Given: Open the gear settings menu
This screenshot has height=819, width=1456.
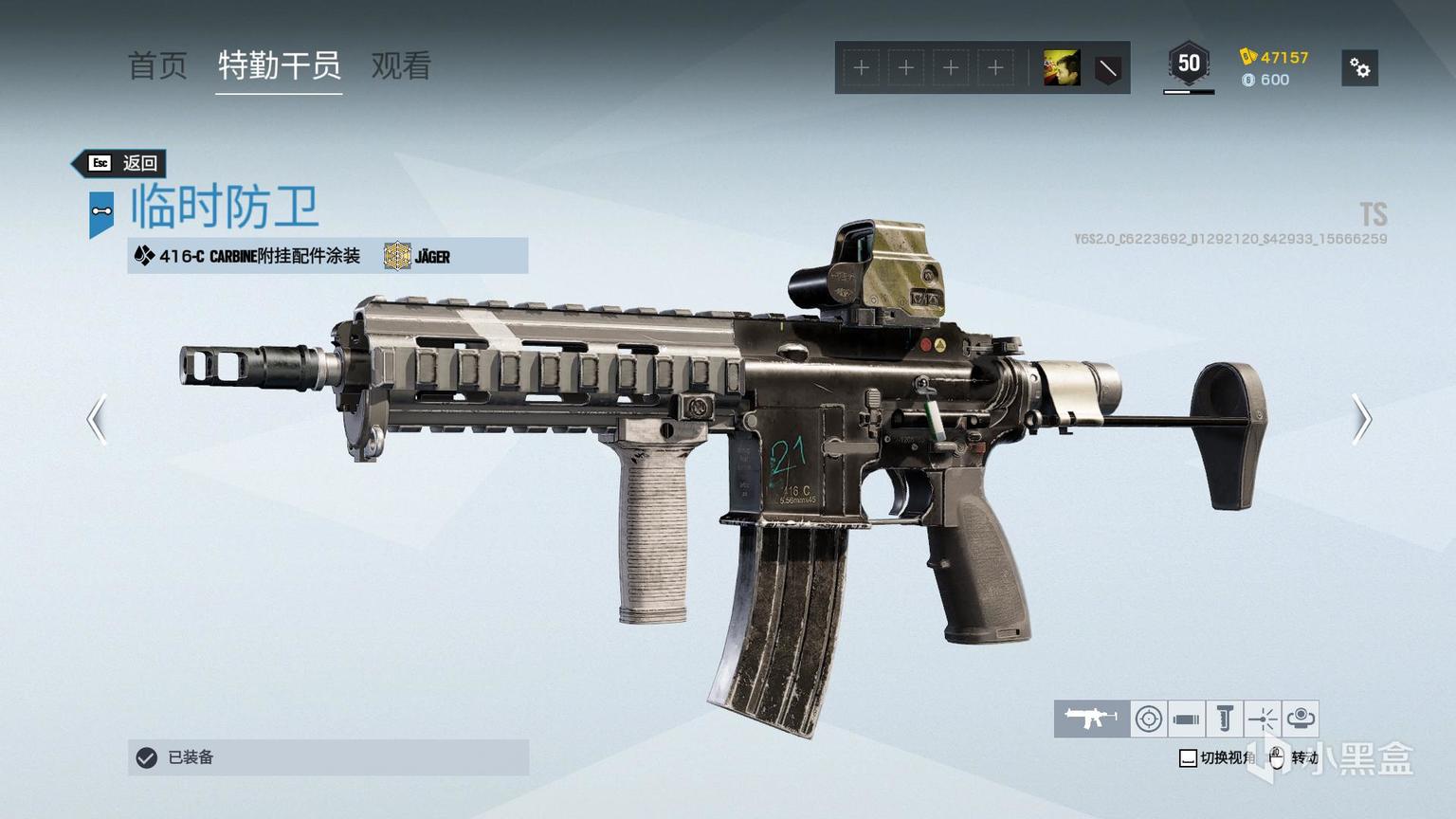Looking at the screenshot, I should click(x=1359, y=68).
